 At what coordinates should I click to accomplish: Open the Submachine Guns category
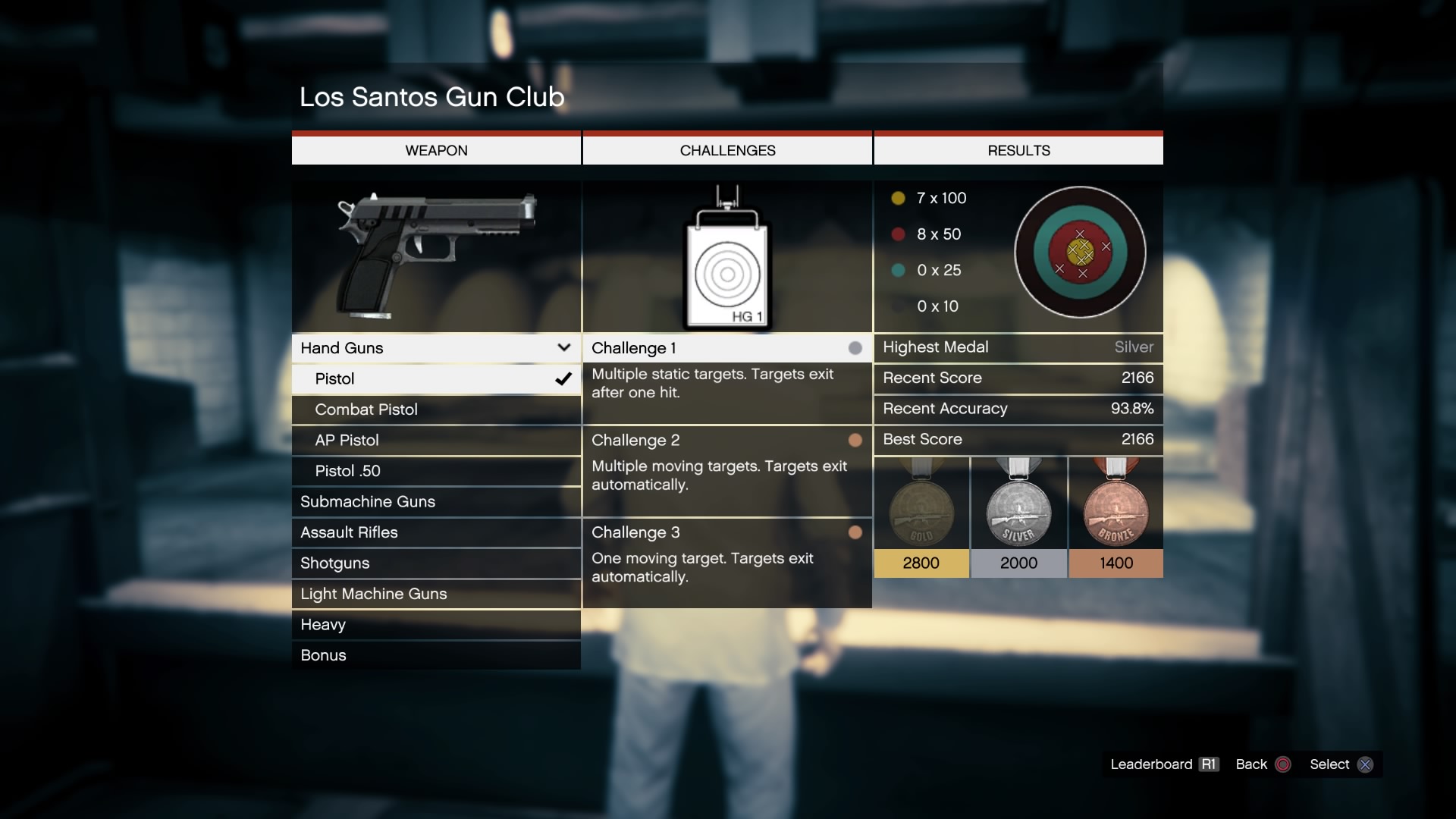tap(435, 502)
